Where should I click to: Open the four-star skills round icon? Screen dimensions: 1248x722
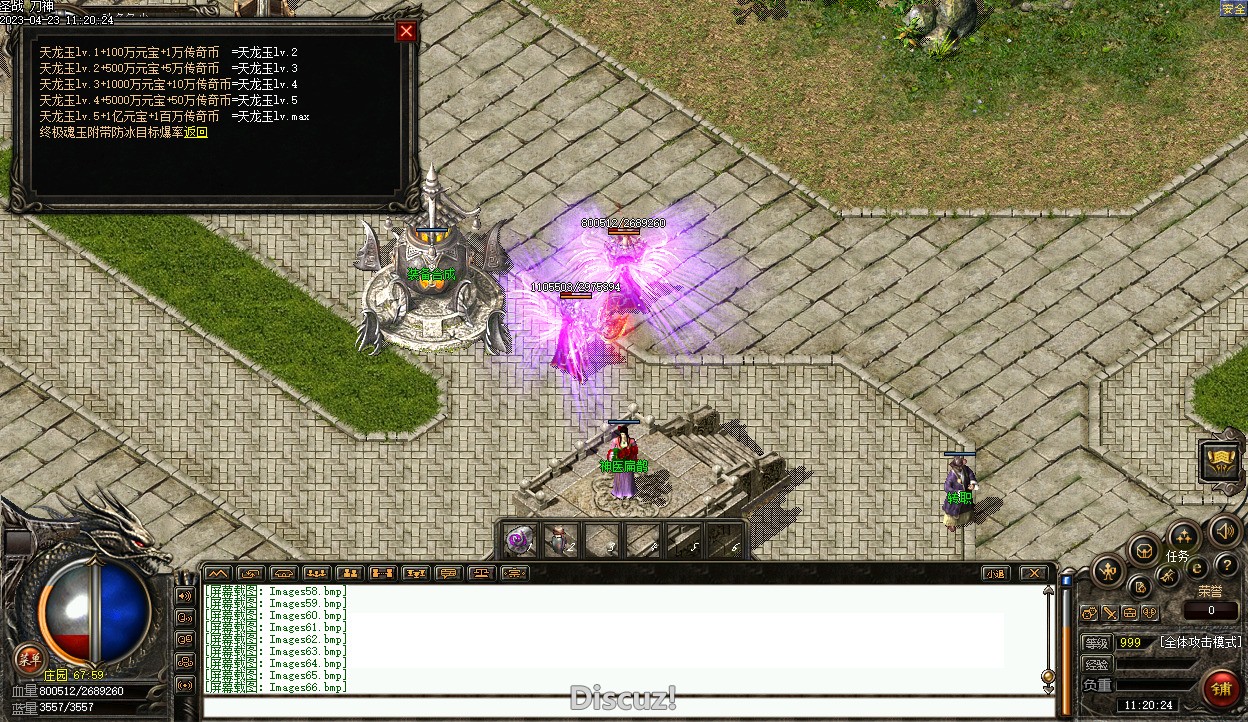coord(1184,535)
